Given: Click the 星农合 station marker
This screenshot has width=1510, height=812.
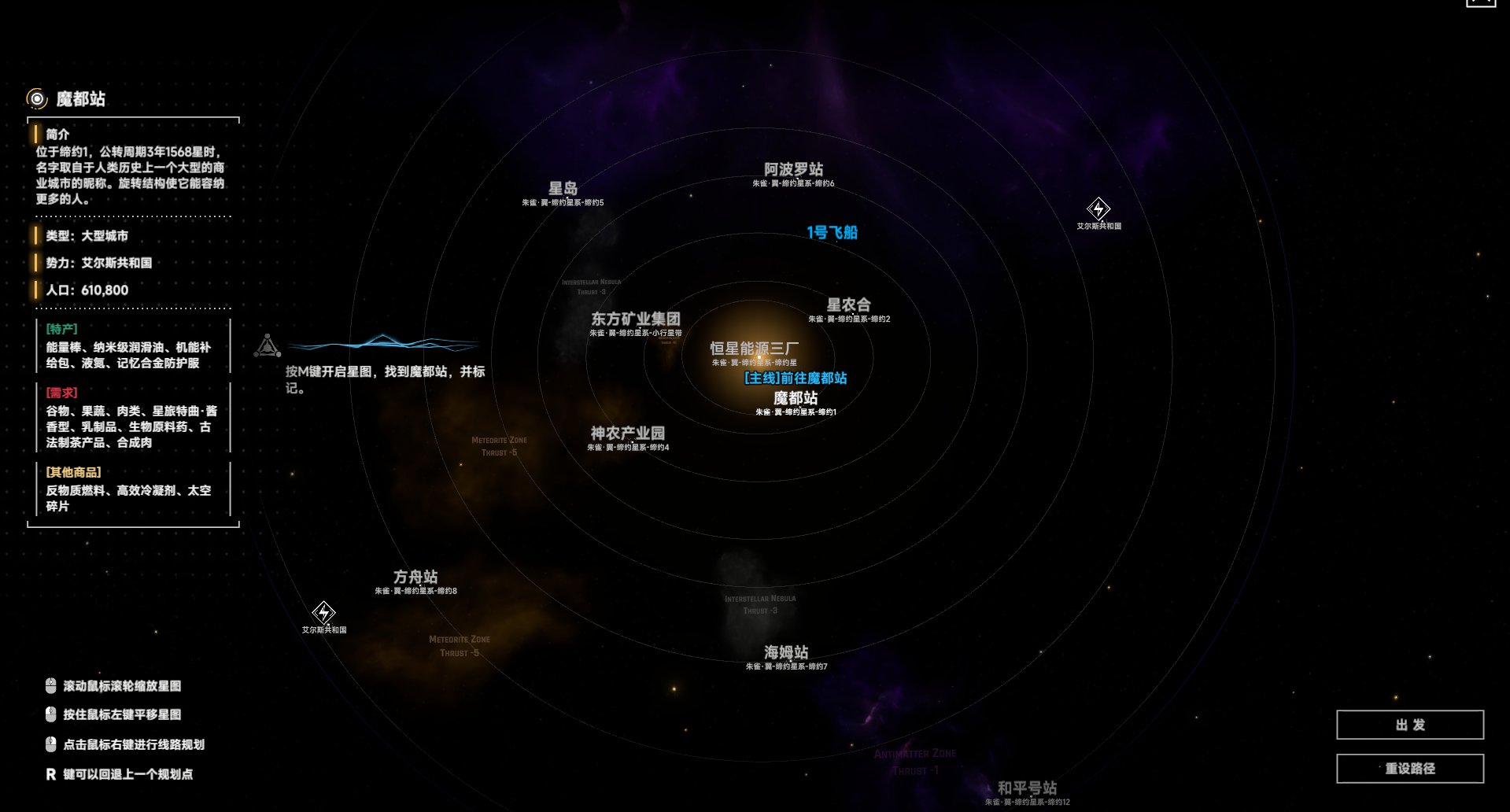Looking at the screenshot, I should [x=849, y=304].
